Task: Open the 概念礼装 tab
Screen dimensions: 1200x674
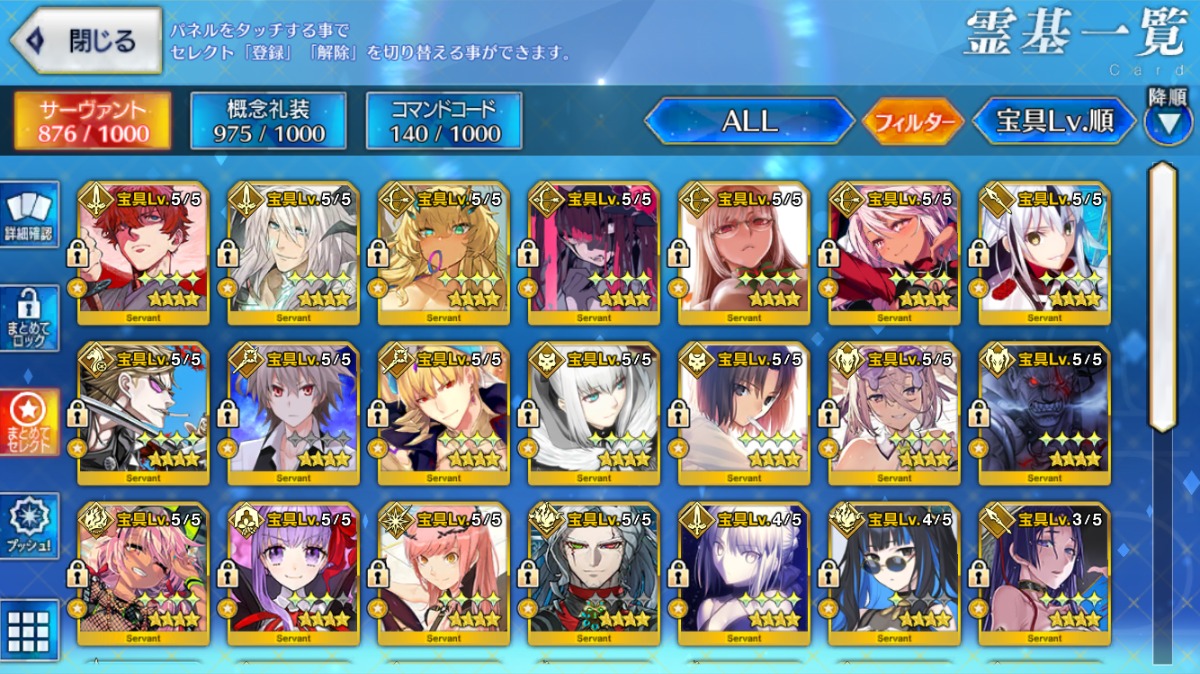Action: (x=268, y=121)
